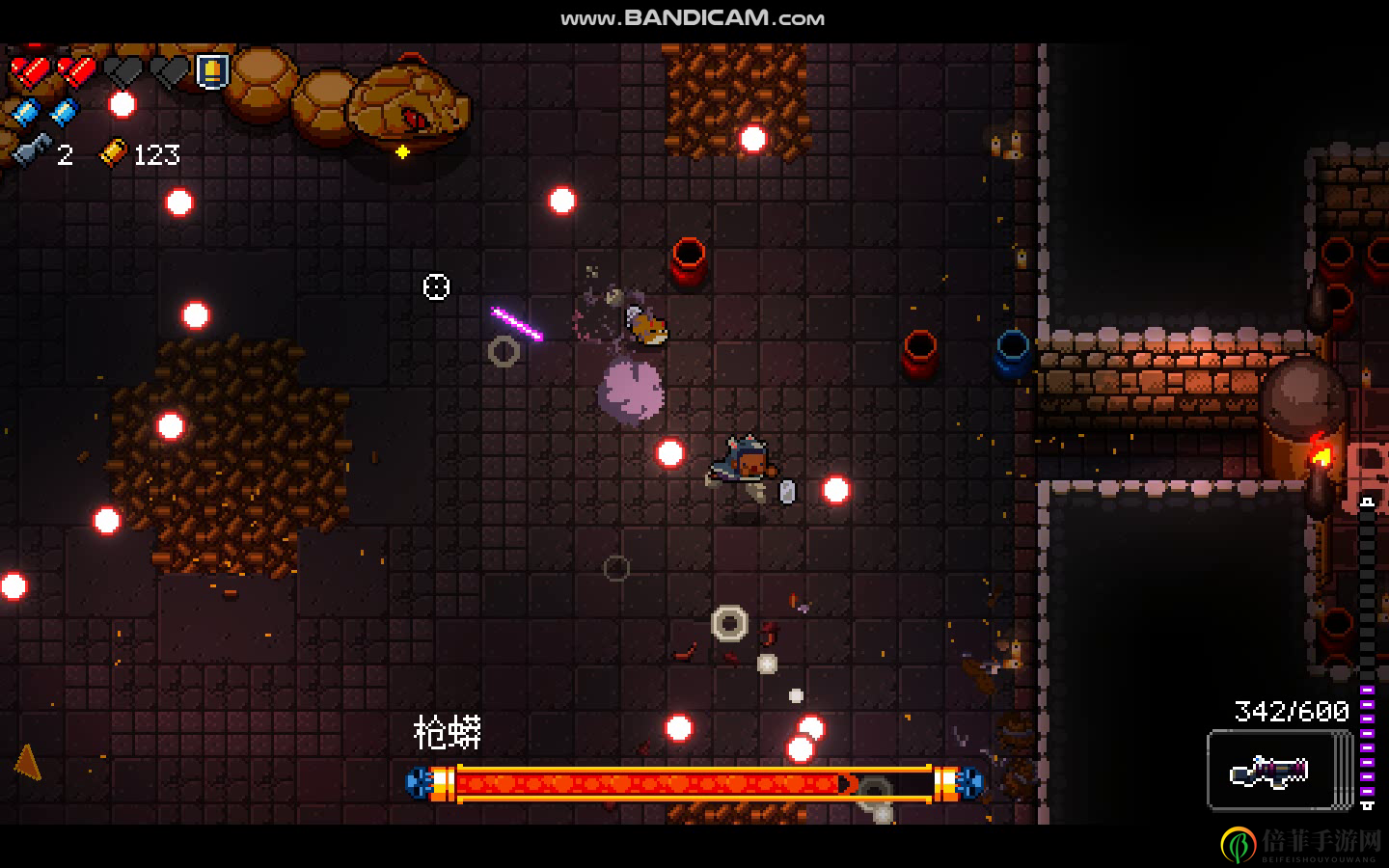Click the armor shield icon

pos(212,70)
